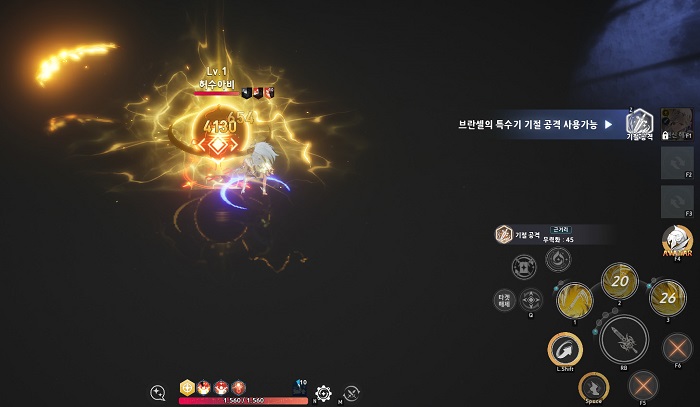Click the chat bubble icon with sparkles
Image resolution: width=700 pixels, height=407 pixels.
[158, 393]
